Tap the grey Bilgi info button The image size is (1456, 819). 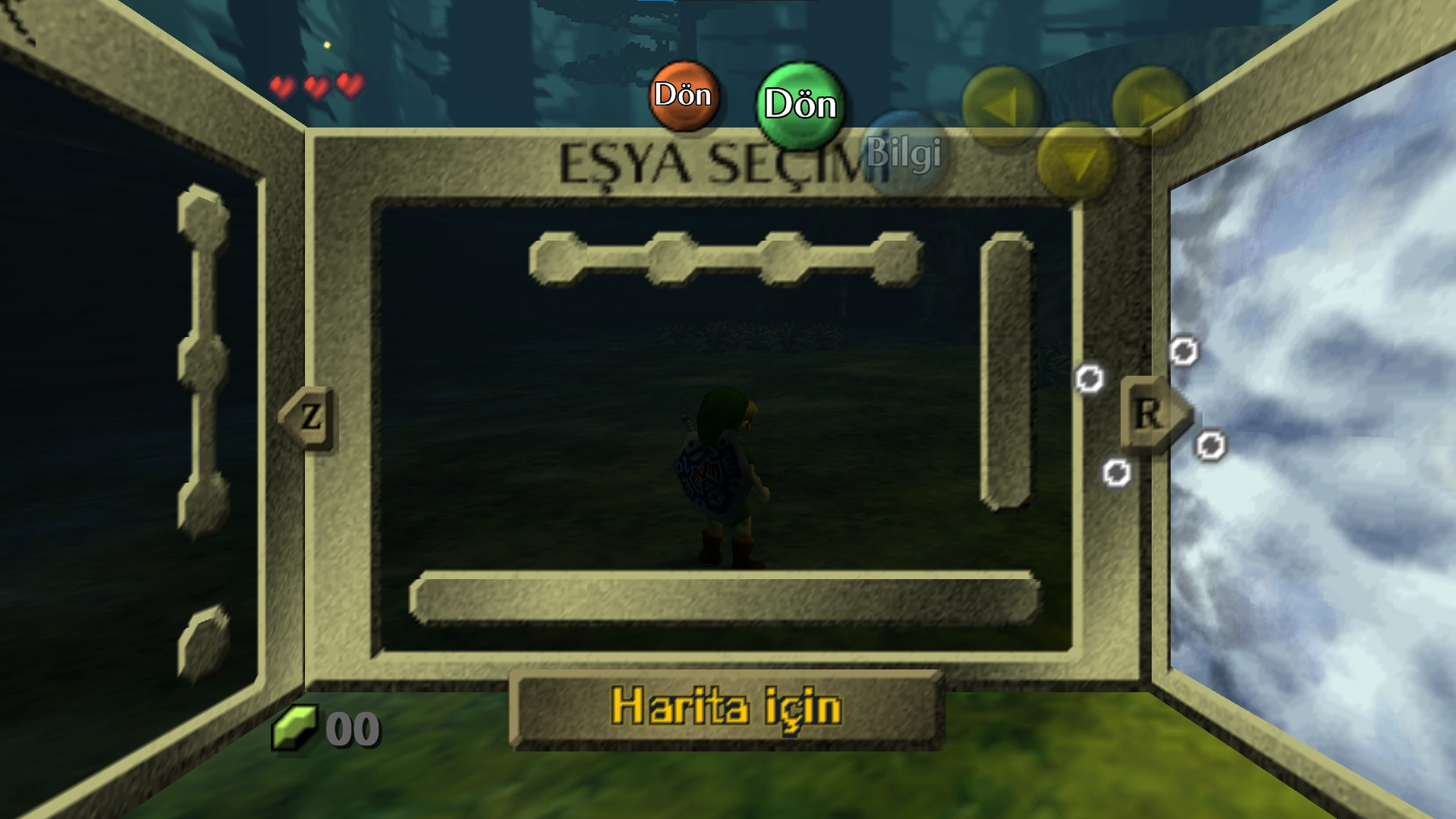pos(907,152)
